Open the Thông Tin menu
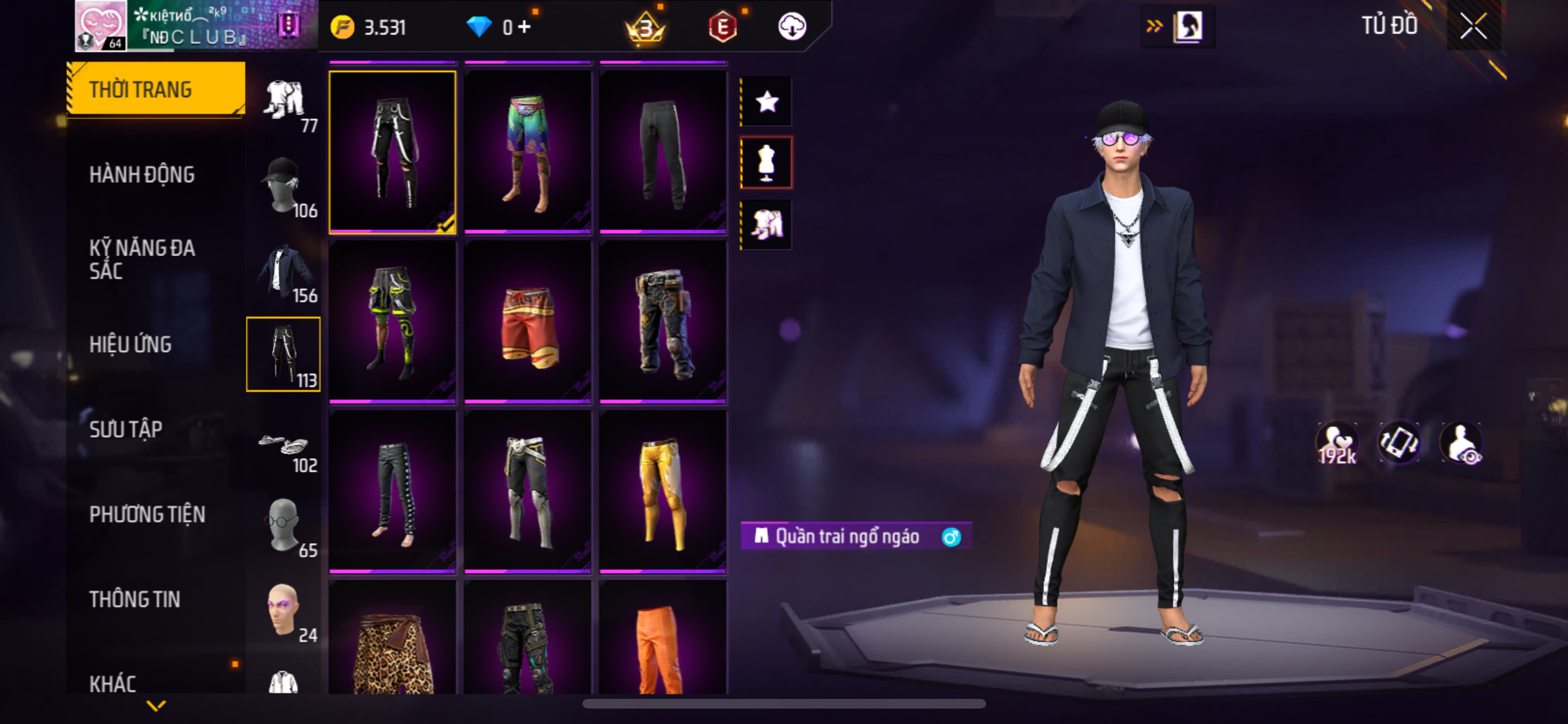Screen dimensions: 1568x724 click(135, 599)
